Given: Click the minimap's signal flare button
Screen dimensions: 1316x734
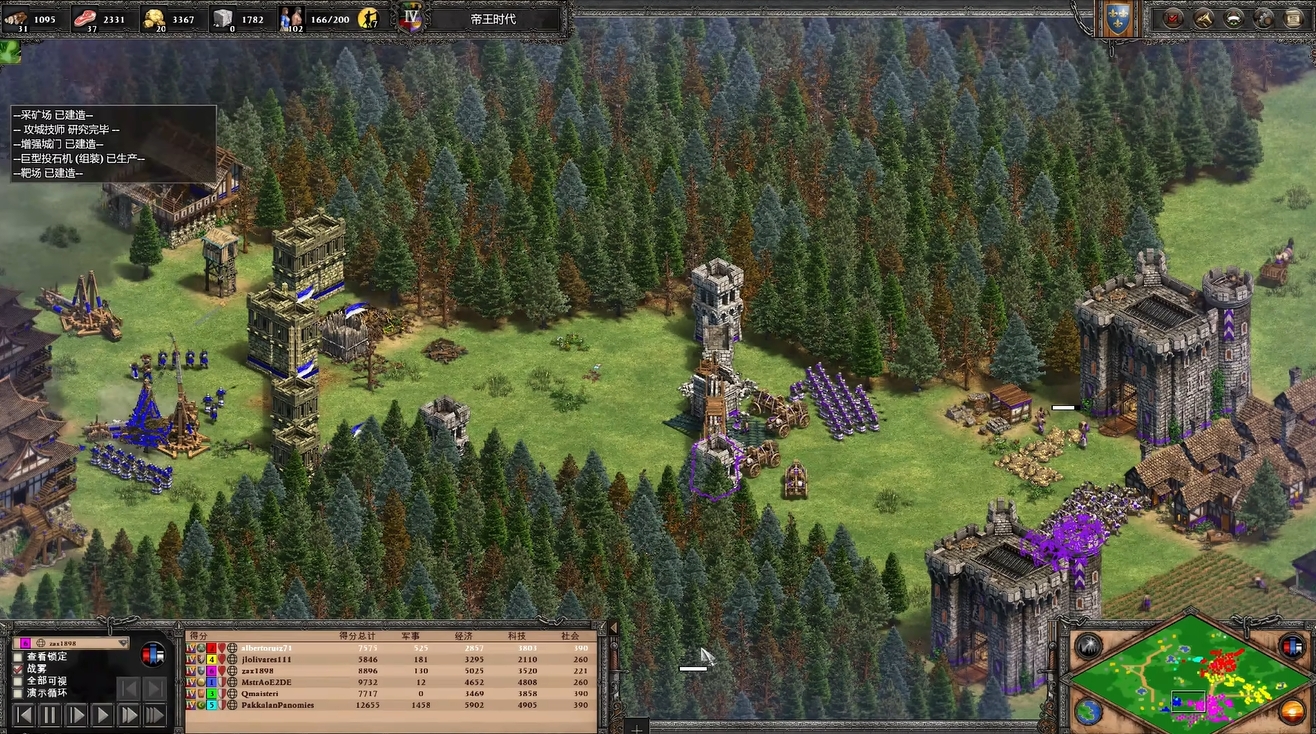Looking at the screenshot, I should pos(1088,648).
